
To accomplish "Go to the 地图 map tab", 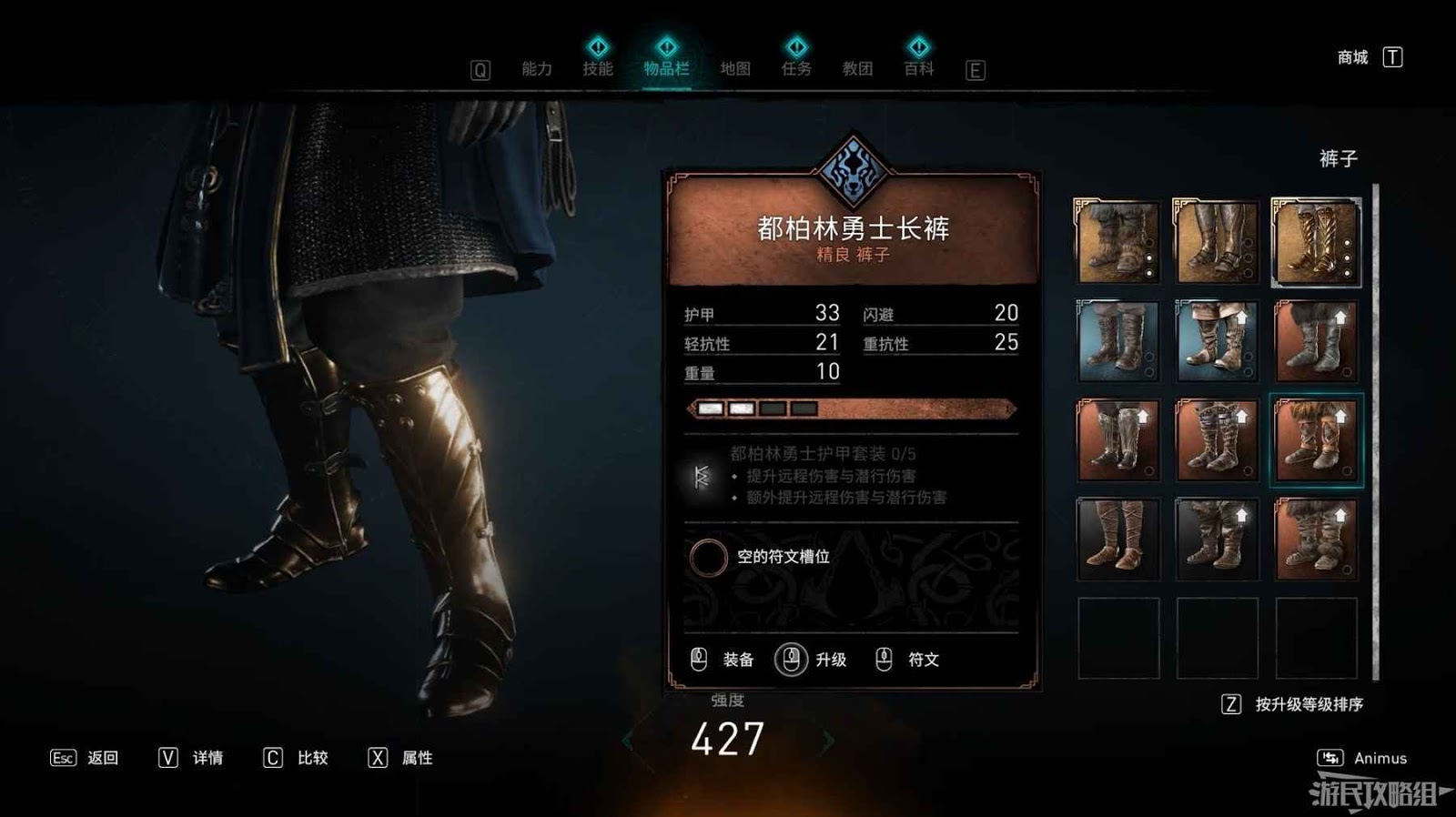I will click(x=734, y=69).
